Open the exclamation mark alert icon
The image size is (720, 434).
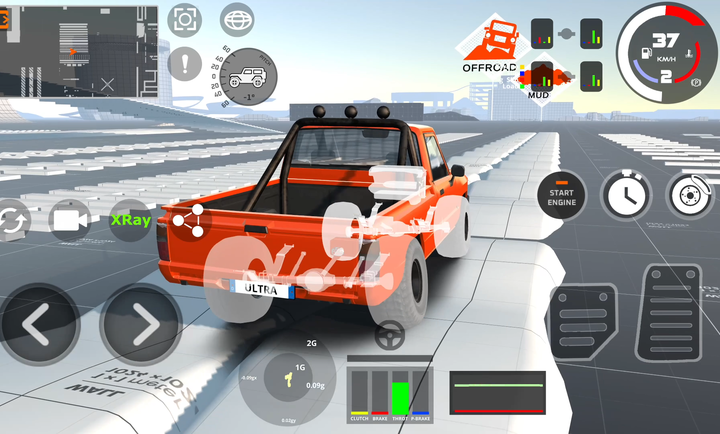(185, 66)
